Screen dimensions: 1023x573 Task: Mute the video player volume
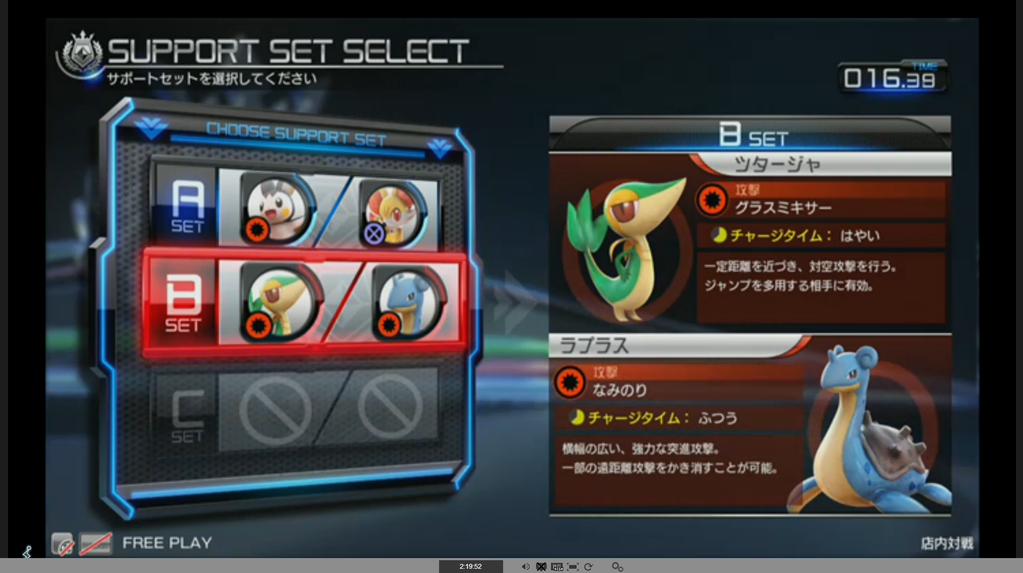tap(525, 567)
